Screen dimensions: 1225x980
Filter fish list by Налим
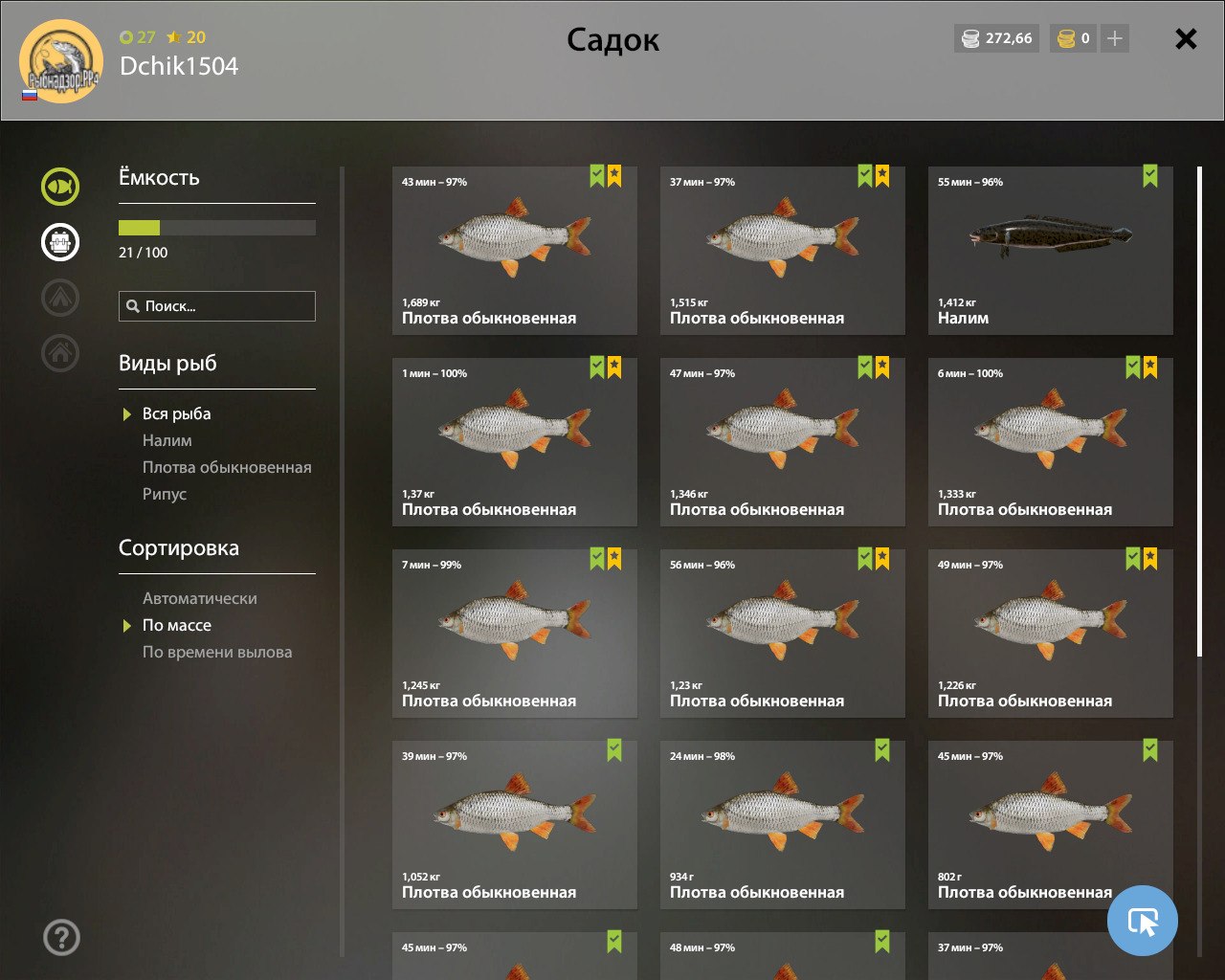click(x=167, y=440)
